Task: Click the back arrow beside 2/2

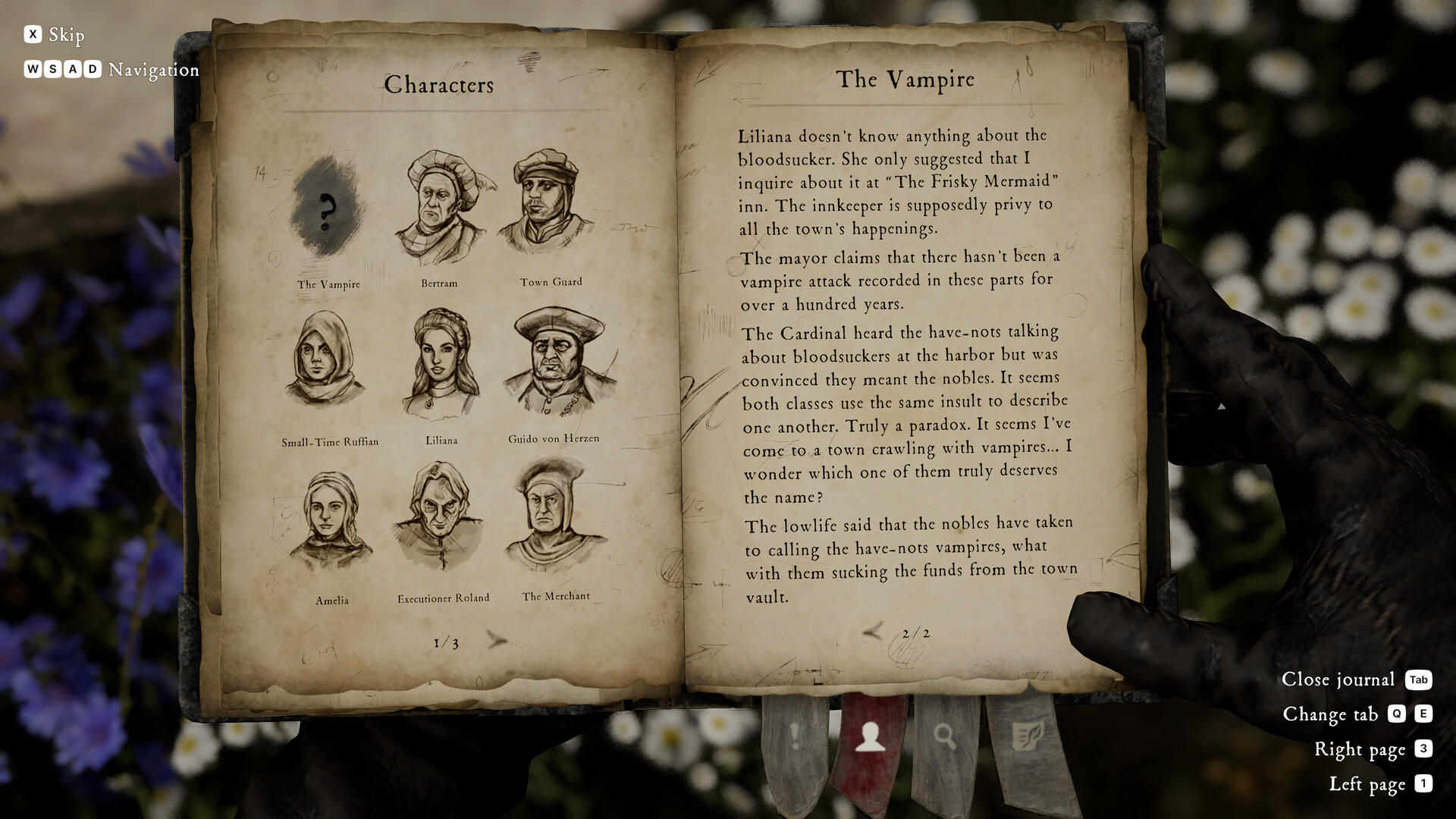Action: (x=874, y=631)
